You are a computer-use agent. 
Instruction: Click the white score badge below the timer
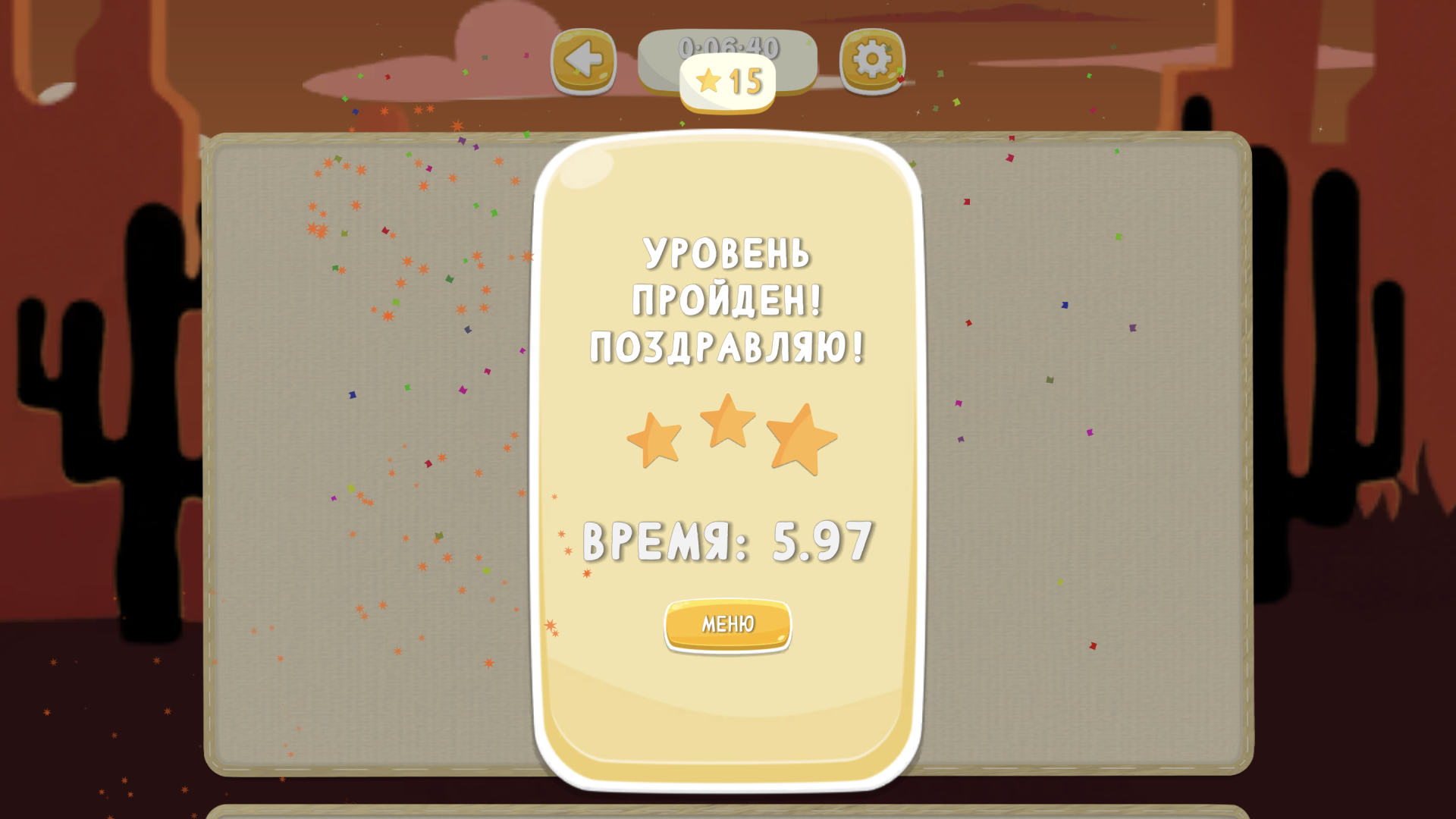pyautogui.click(x=728, y=80)
